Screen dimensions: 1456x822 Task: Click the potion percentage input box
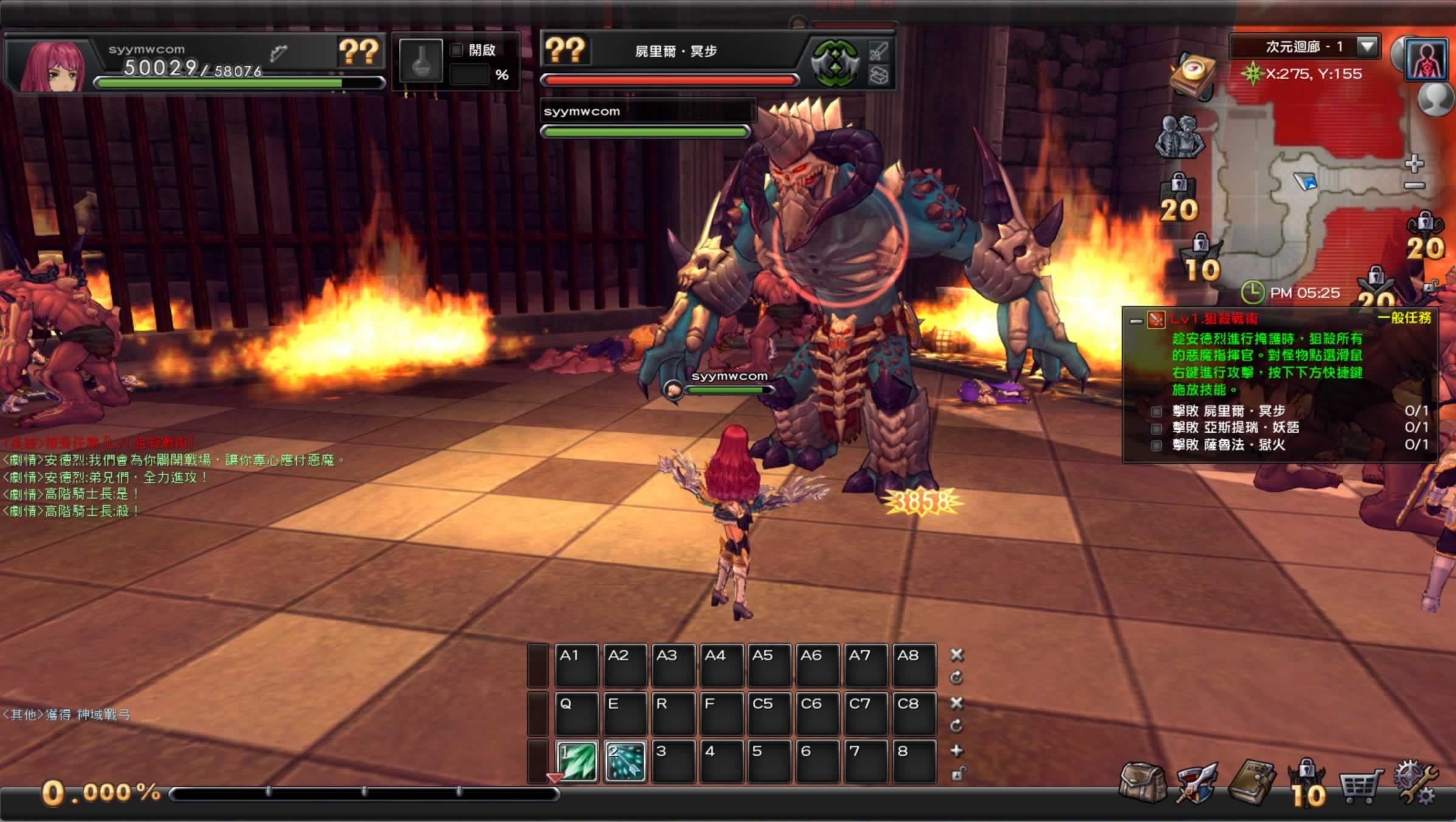tap(470, 75)
